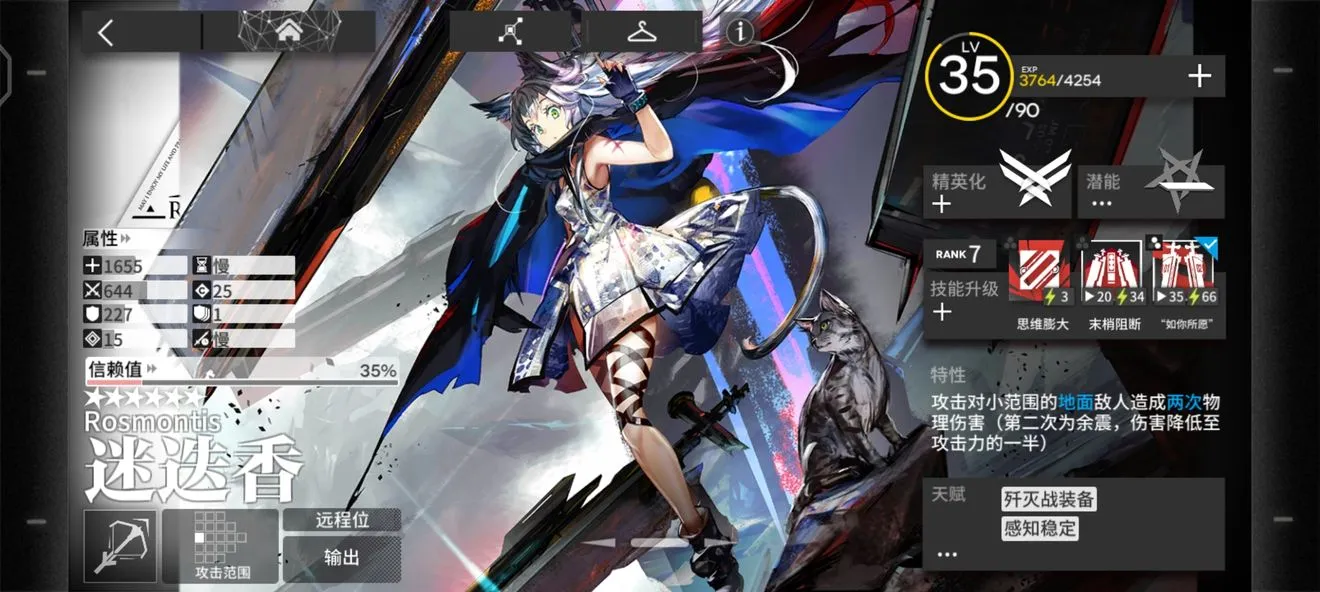Viewport: 1320px width, 592px height.
Task: Open the 潜能 potential panel
Action: coord(1150,192)
